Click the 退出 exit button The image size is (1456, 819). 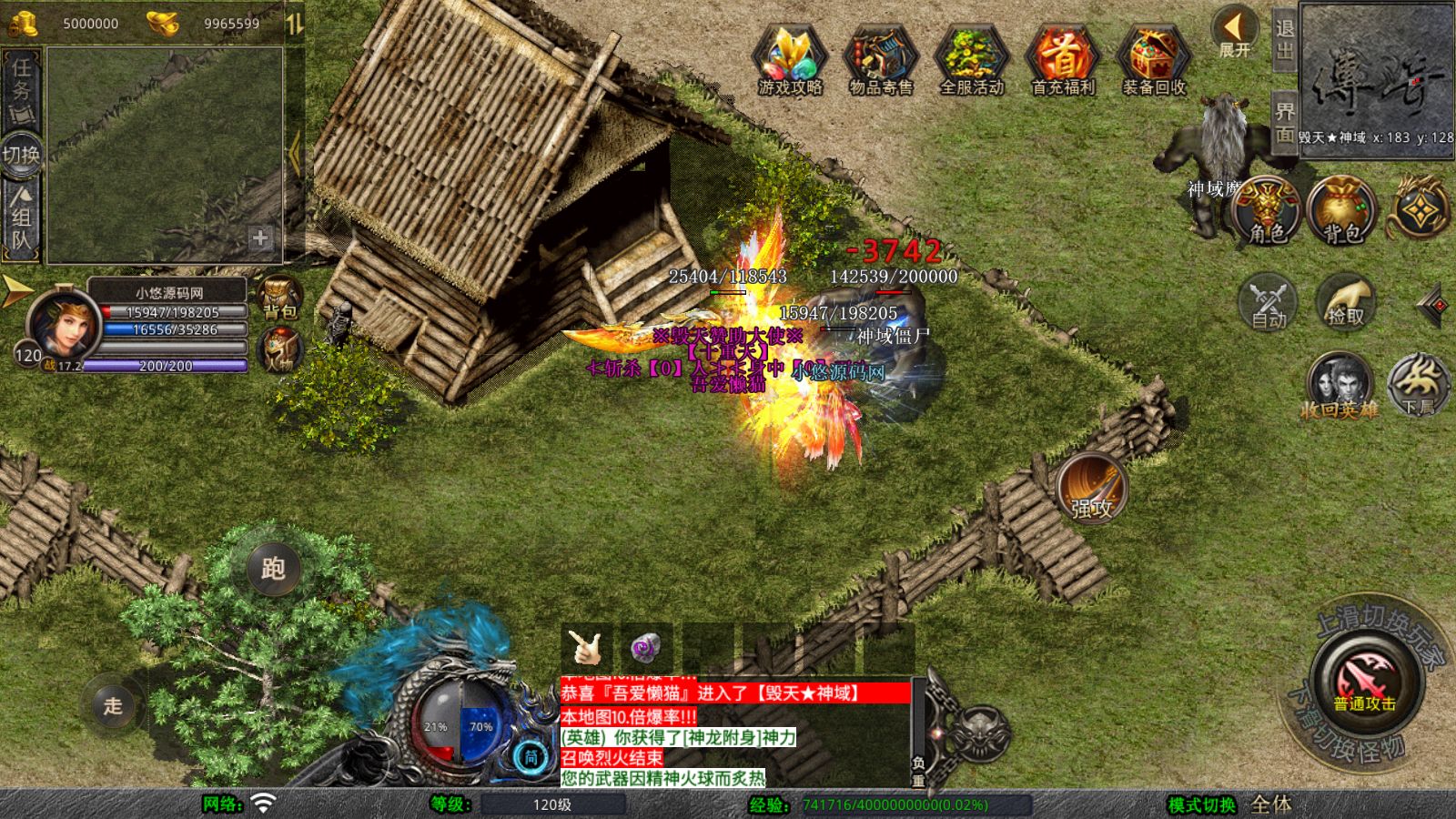tap(1284, 39)
